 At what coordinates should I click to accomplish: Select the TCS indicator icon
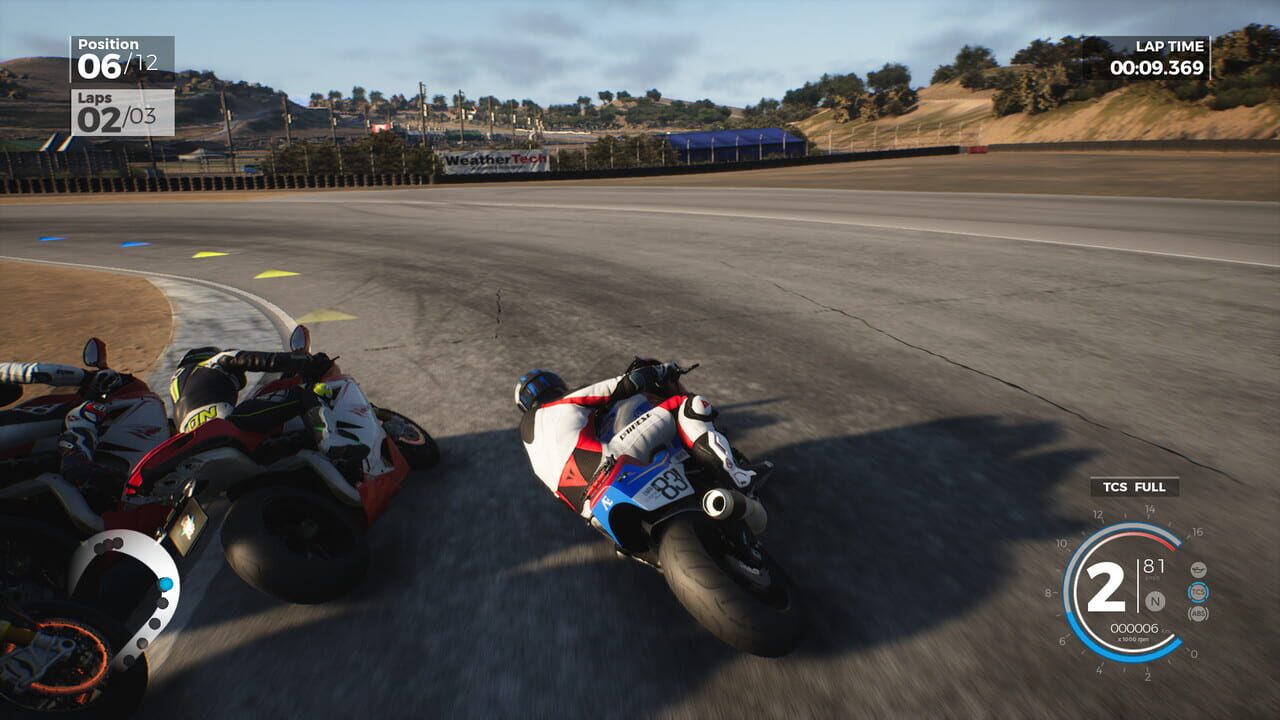pos(1198,591)
